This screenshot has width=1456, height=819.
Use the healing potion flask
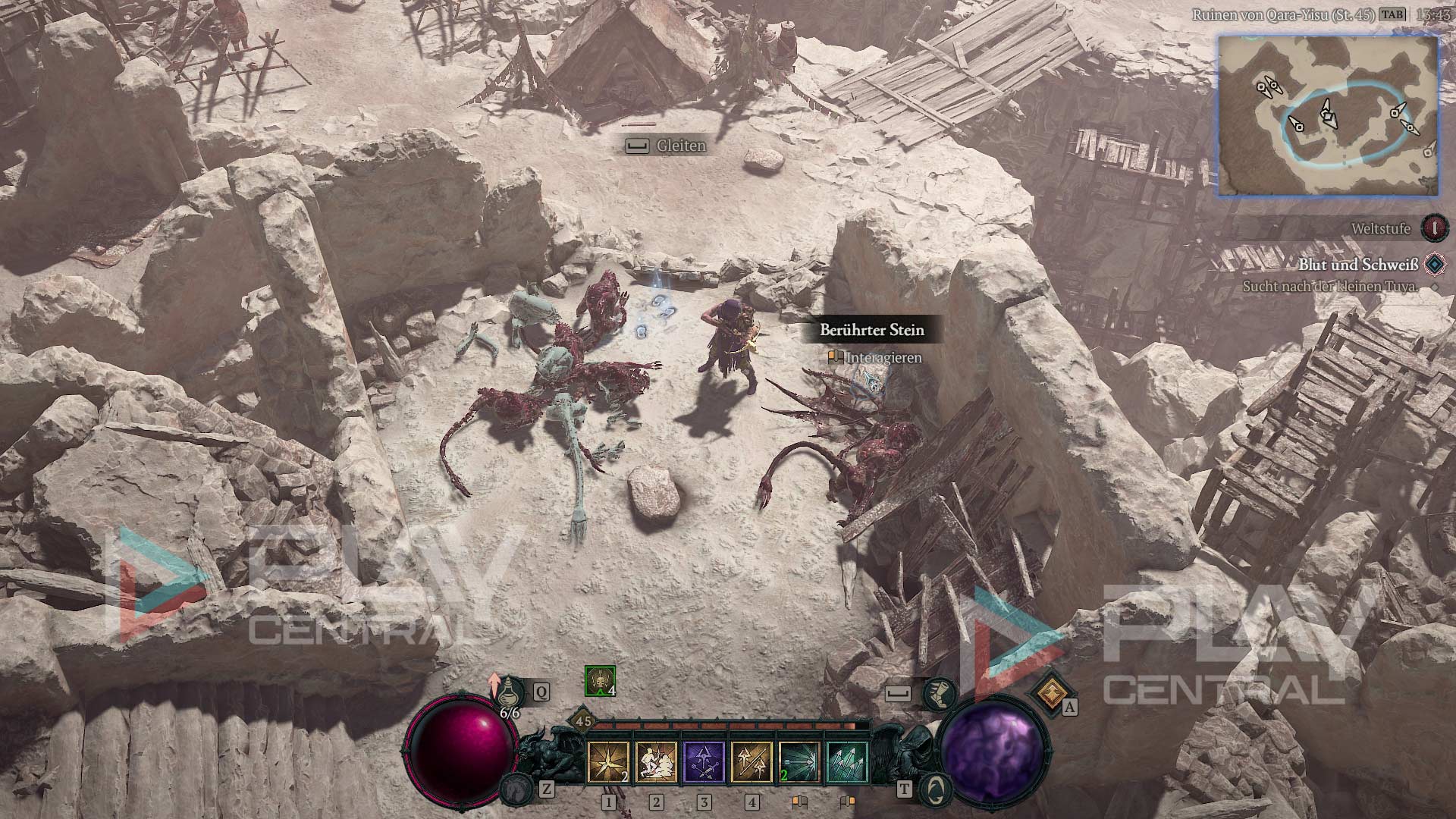[x=513, y=692]
